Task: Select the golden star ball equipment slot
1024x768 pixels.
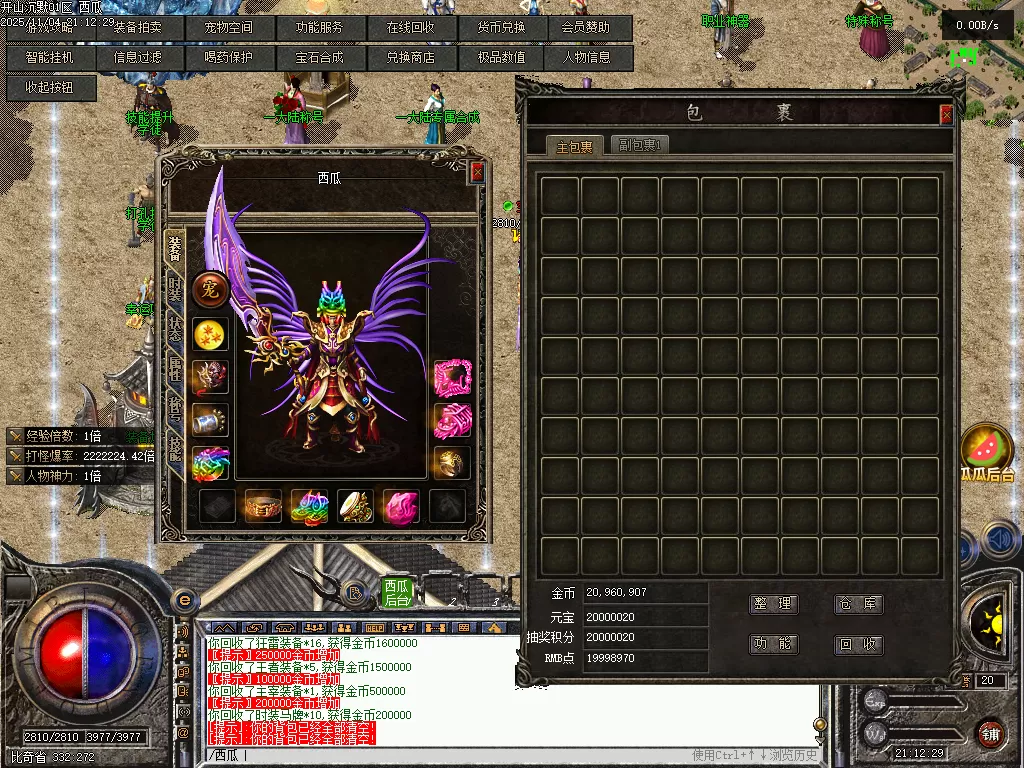Action: pyautogui.click(x=210, y=334)
